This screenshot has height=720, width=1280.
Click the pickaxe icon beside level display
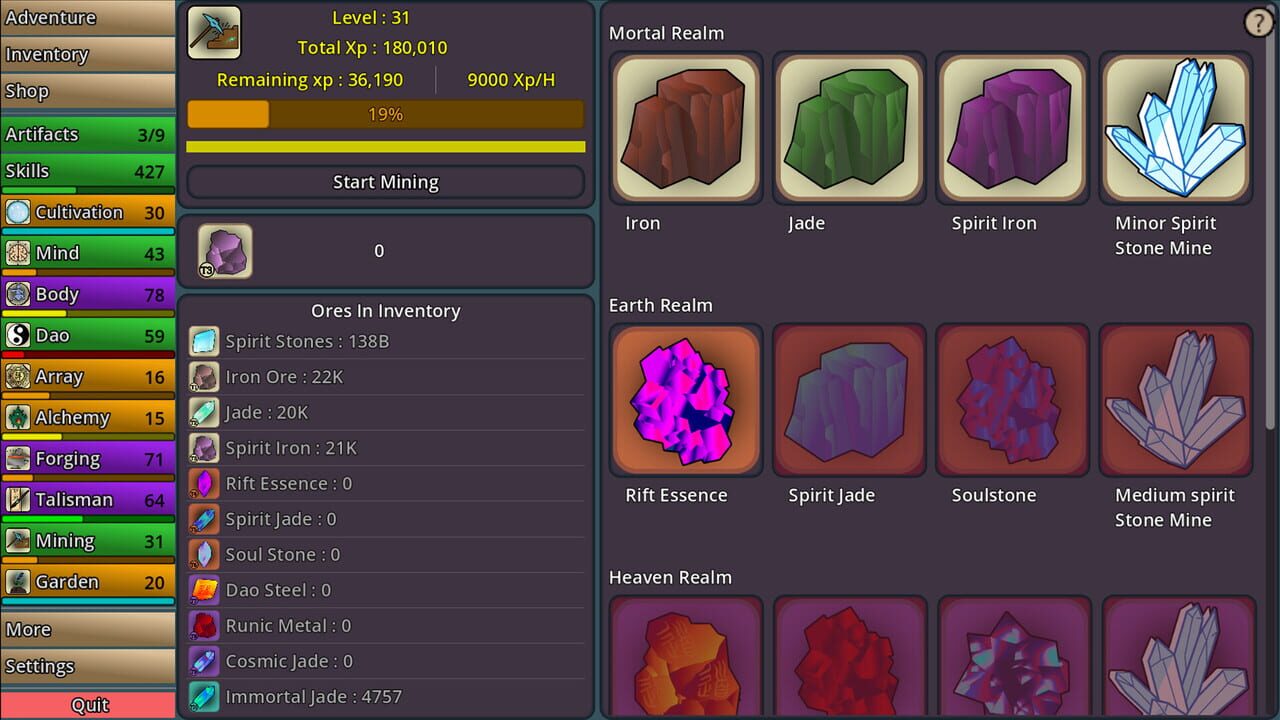tap(213, 32)
